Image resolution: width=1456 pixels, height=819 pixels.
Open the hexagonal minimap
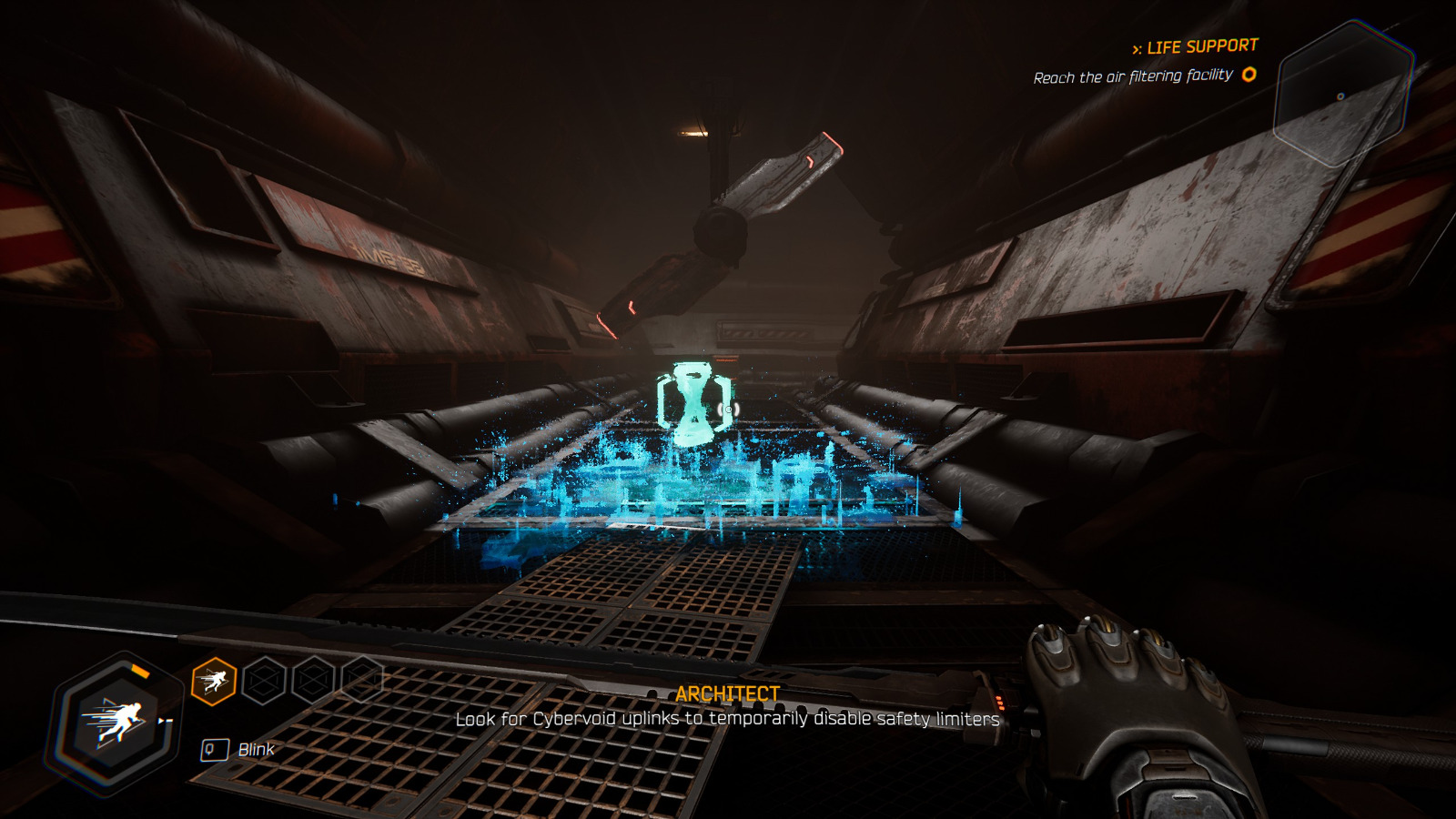[x=1342, y=94]
